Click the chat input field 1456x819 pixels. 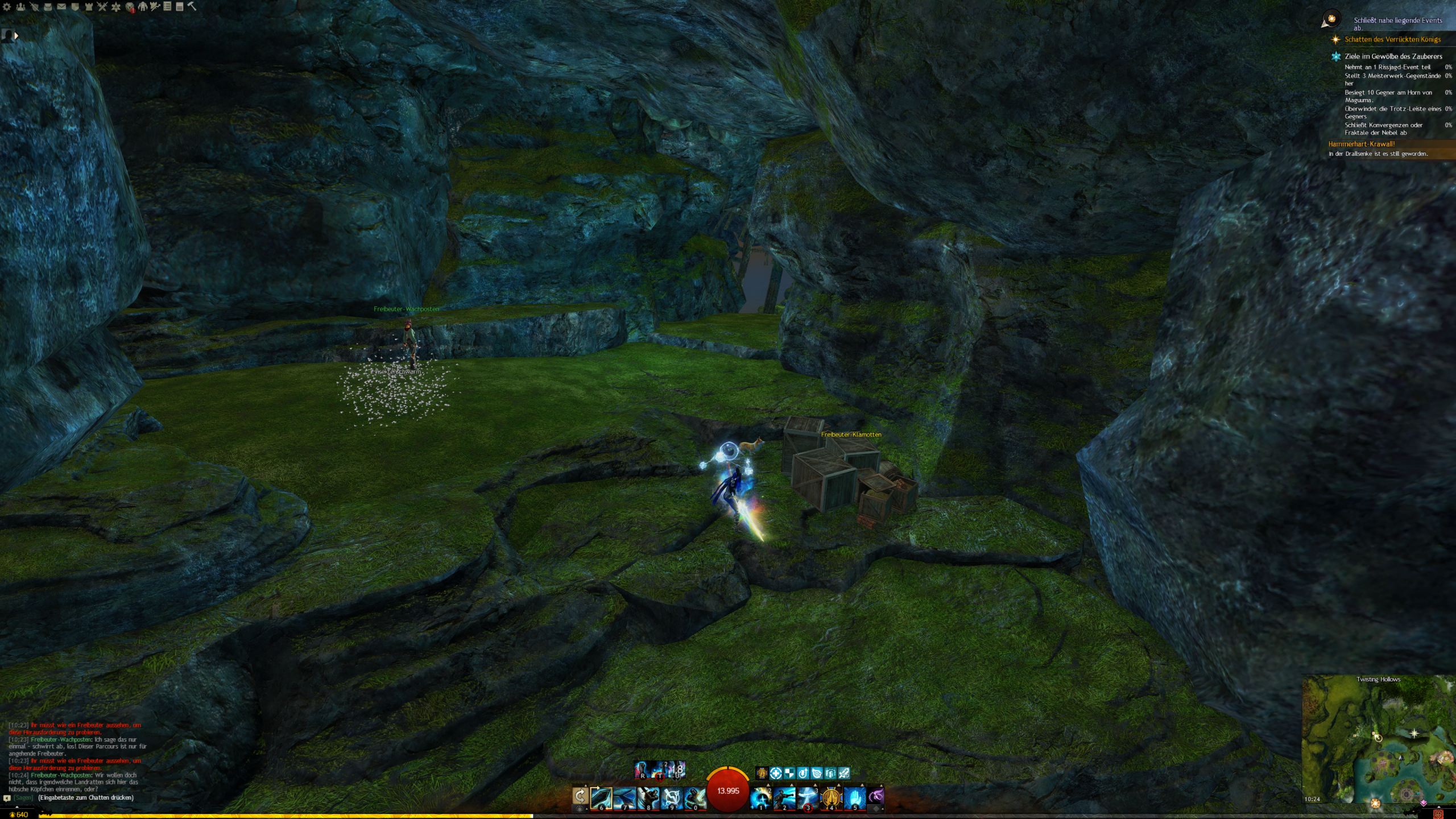tap(85, 798)
